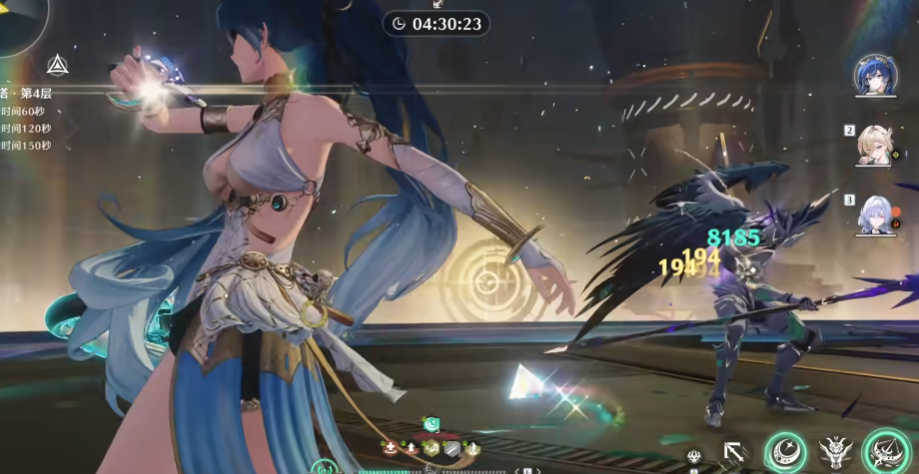Select the small flower-shaped utility icon
This screenshot has width=919, height=474.
coord(695,458)
